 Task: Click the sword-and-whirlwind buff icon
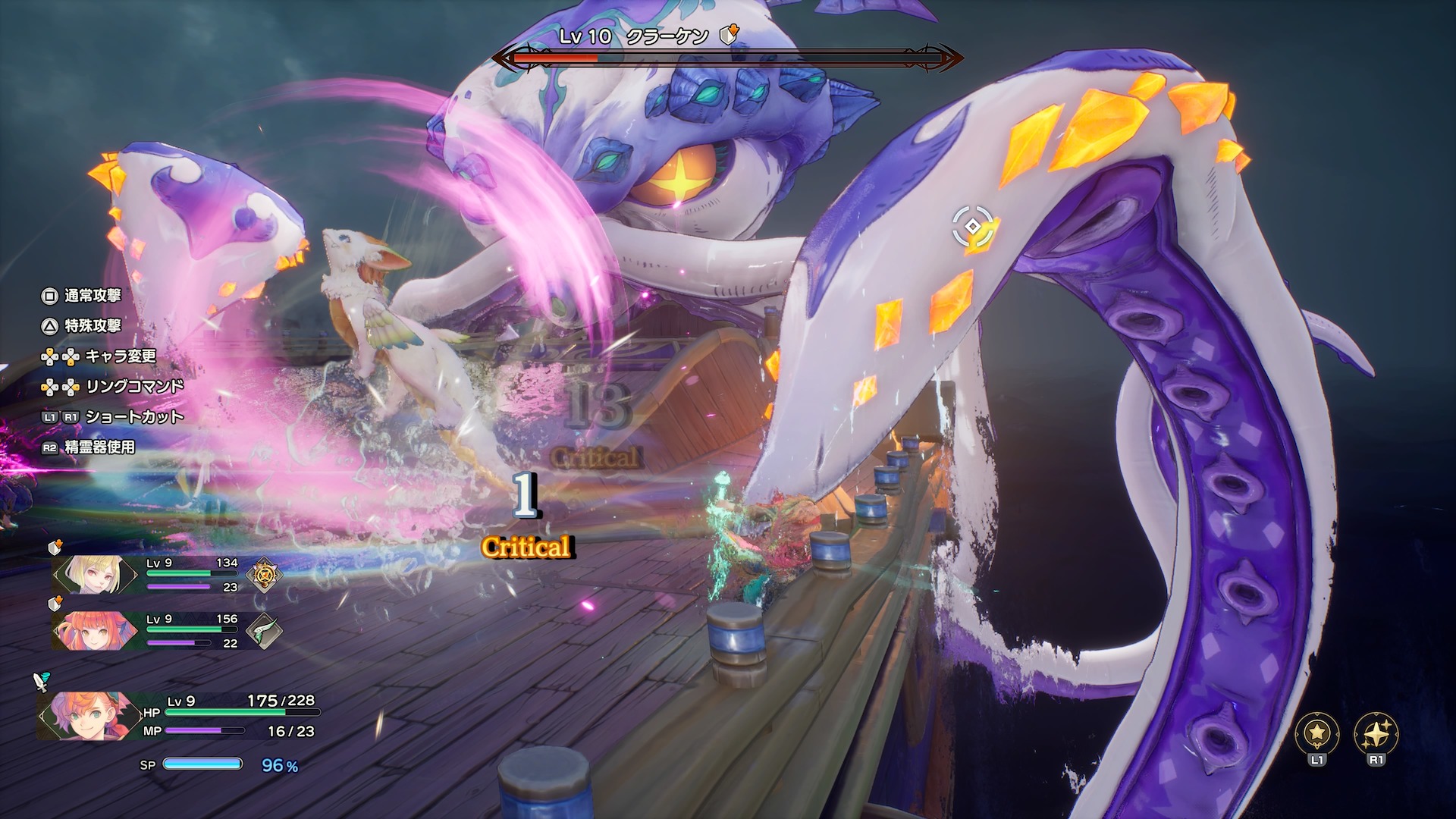(42, 681)
